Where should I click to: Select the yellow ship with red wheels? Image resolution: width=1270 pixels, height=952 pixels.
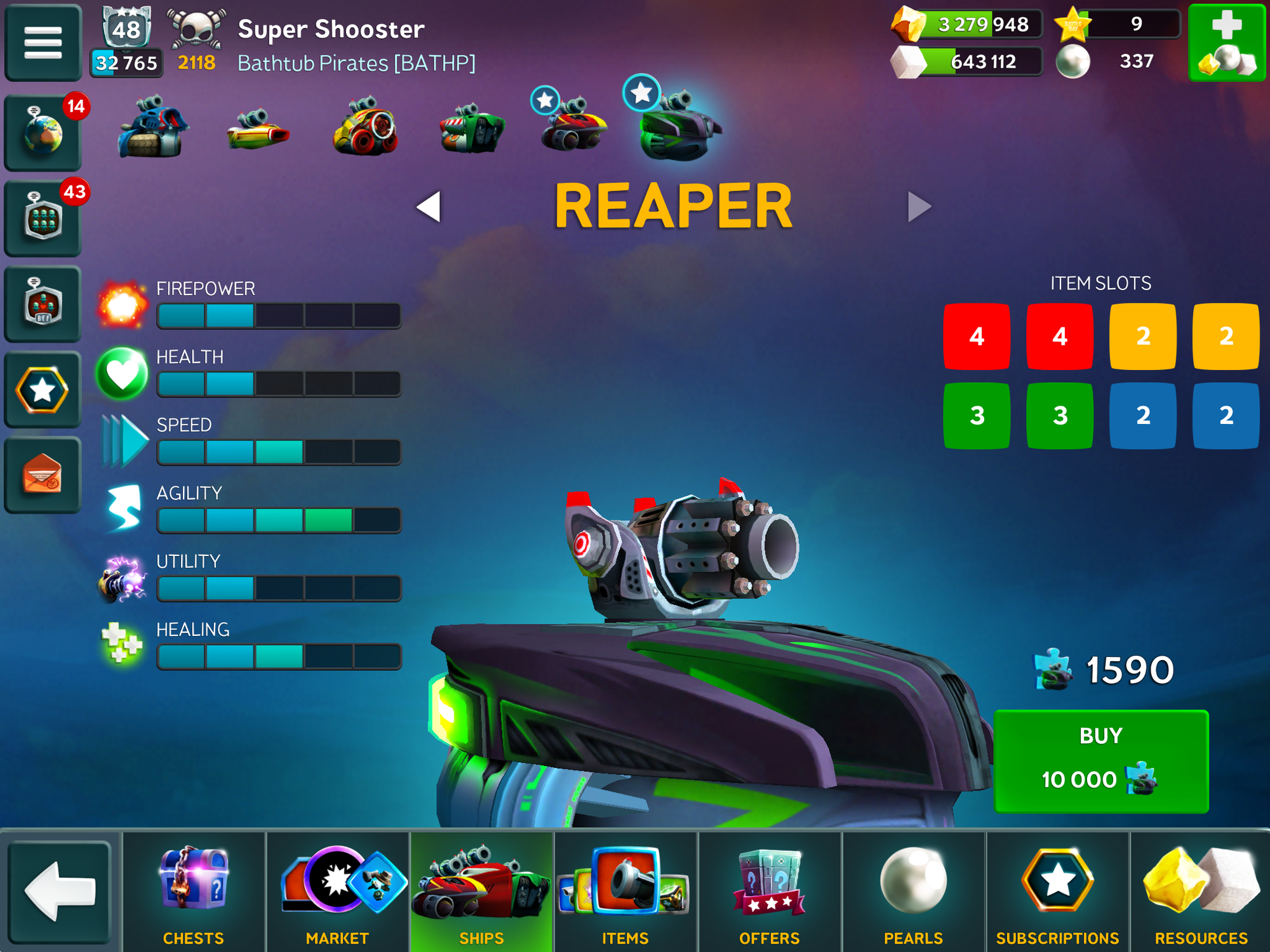pyautogui.click(x=365, y=128)
